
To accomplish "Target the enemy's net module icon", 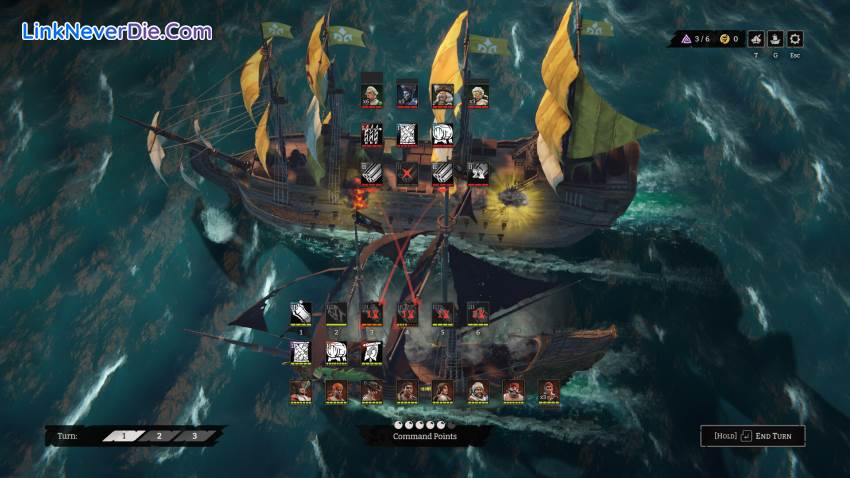I will (x=407, y=134).
